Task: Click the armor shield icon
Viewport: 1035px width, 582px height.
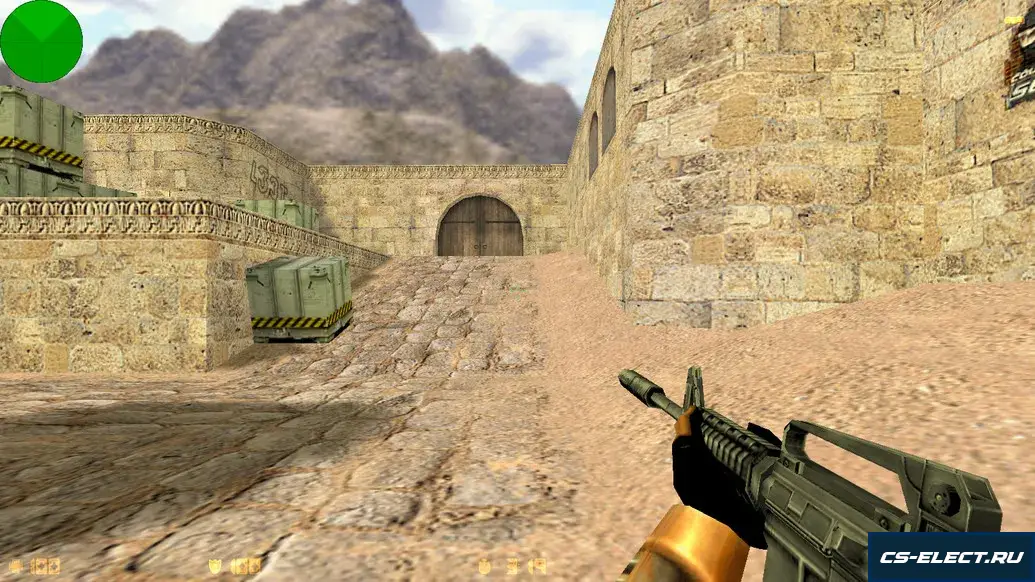Action: [x=215, y=566]
